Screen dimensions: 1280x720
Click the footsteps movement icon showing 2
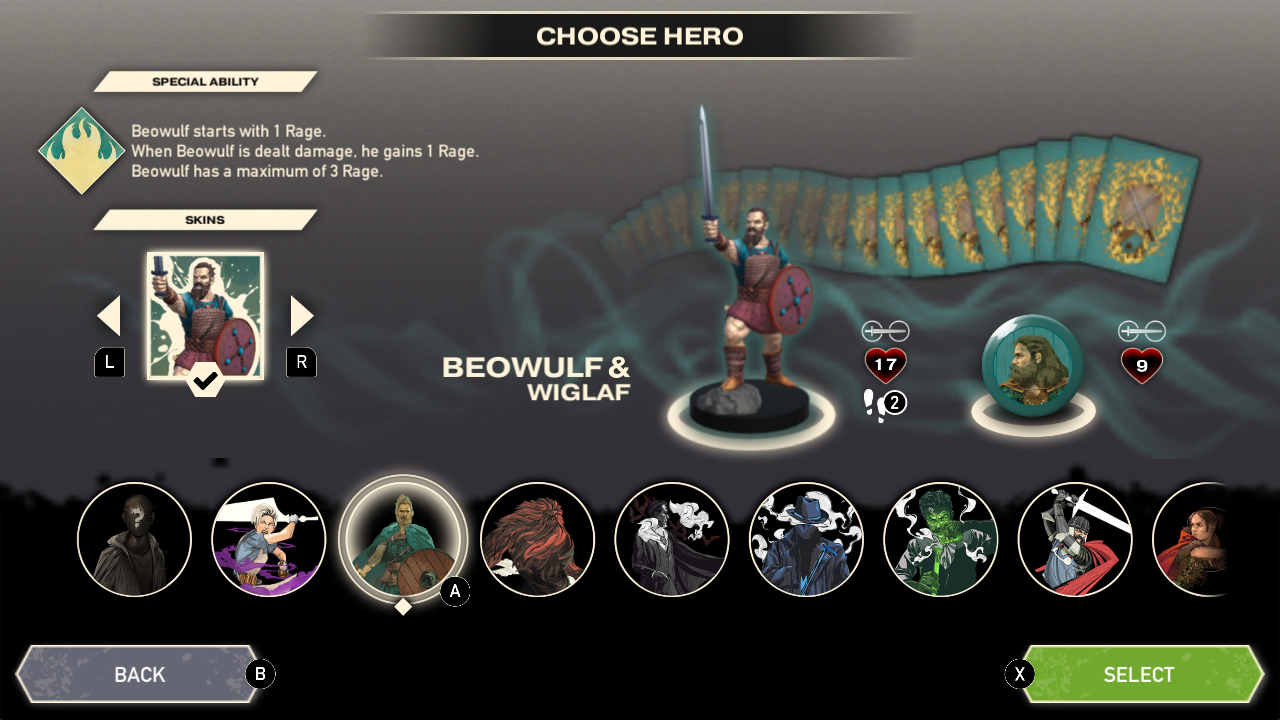pos(884,403)
